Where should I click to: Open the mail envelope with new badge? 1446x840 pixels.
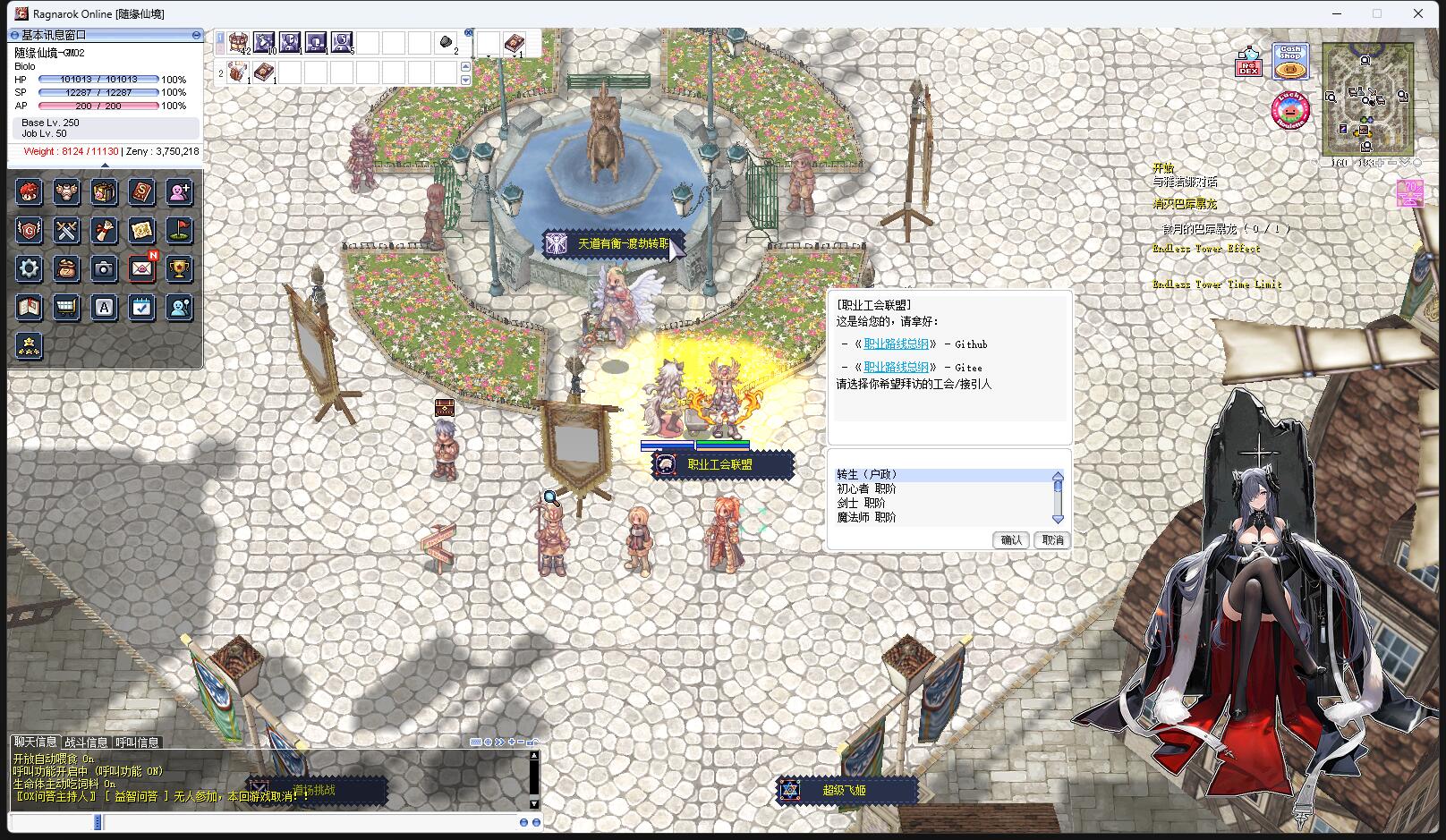141,268
